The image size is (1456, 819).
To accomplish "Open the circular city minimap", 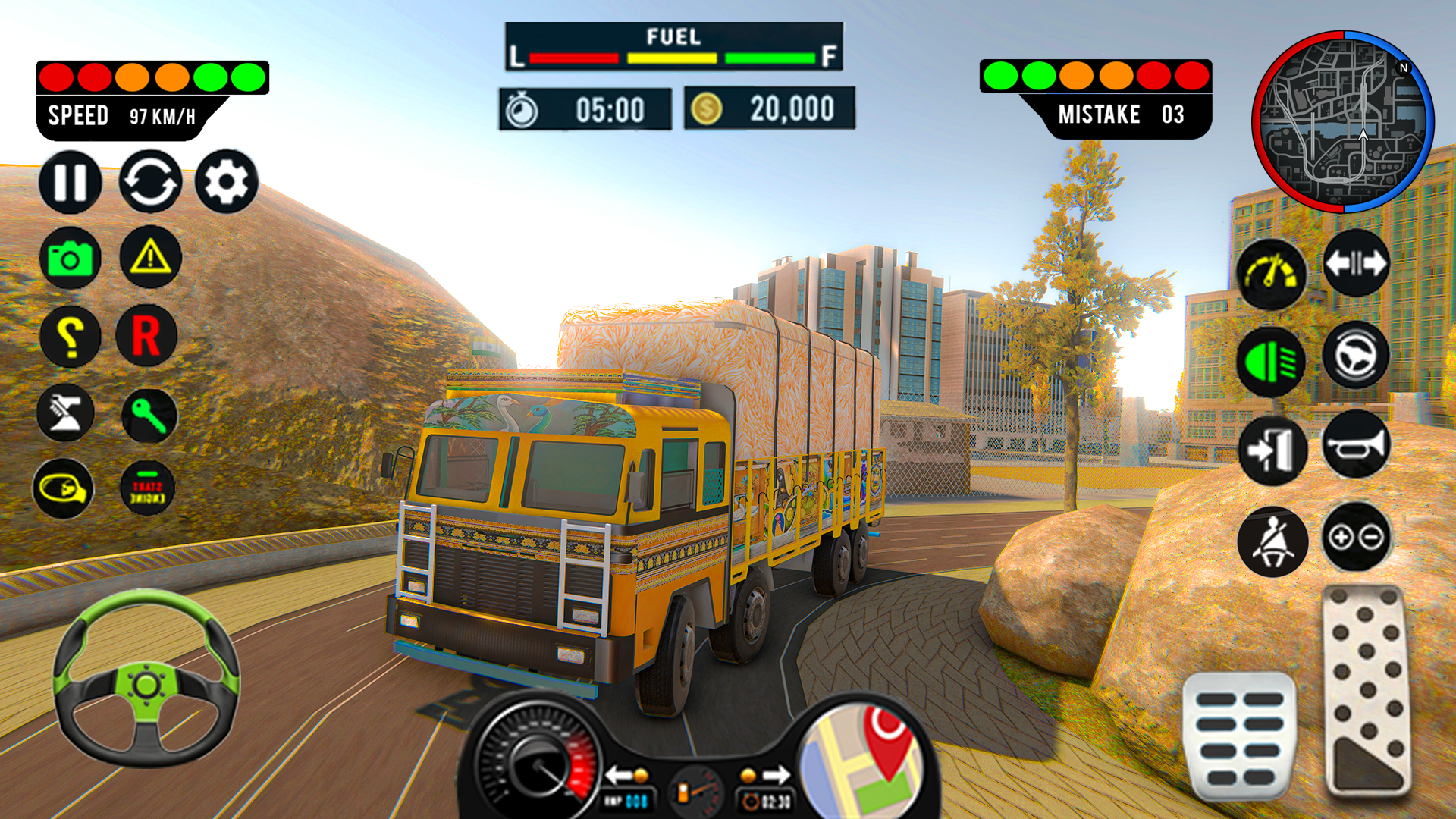I will [x=1343, y=122].
